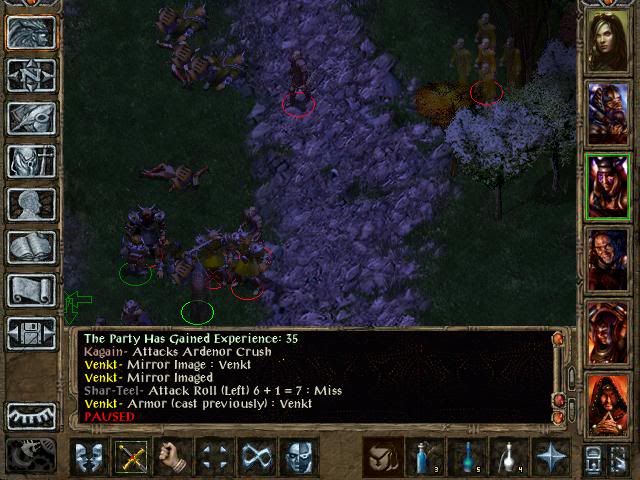Activate the crossed swords attack action
Image resolution: width=640 pixels, height=480 pixels.
click(131, 456)
